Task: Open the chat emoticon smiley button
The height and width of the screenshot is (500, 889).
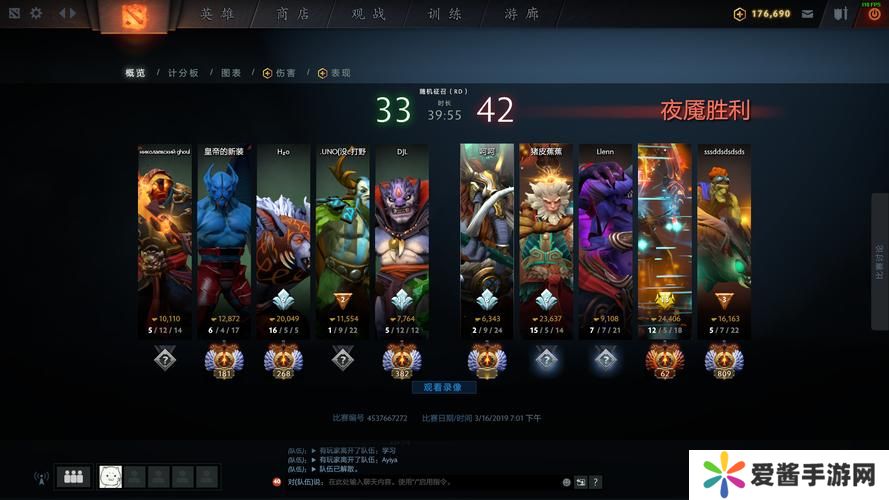Action: [566, 482]
